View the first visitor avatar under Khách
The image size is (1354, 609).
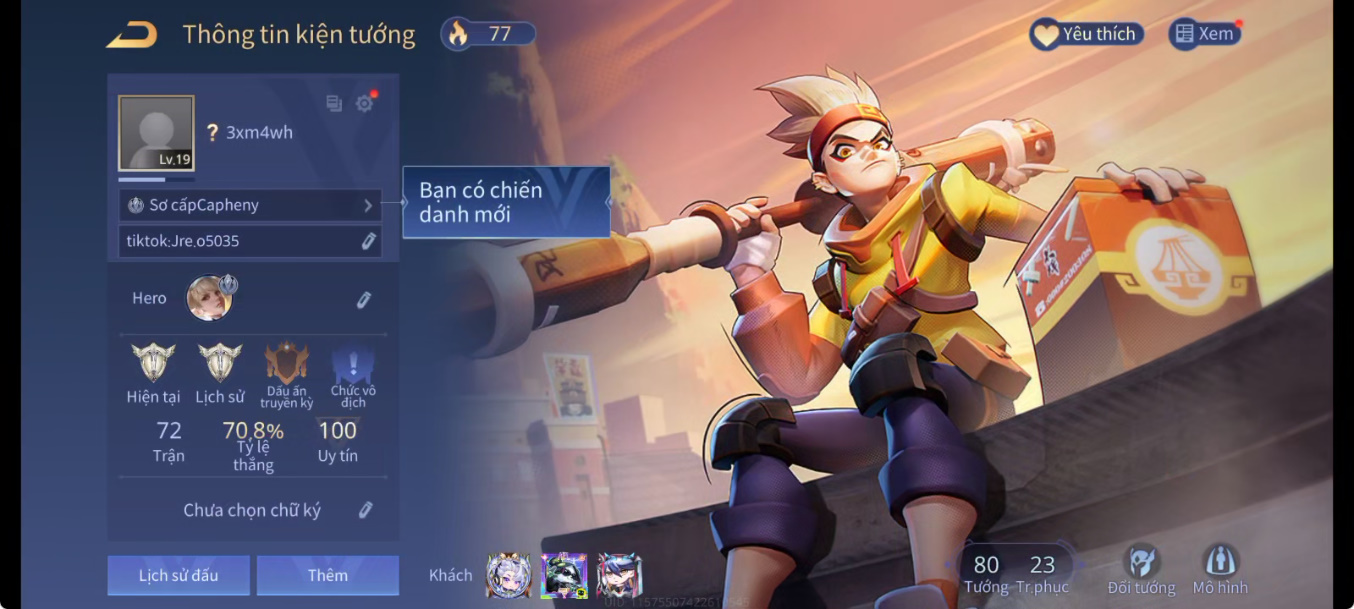tap(508, 575)
